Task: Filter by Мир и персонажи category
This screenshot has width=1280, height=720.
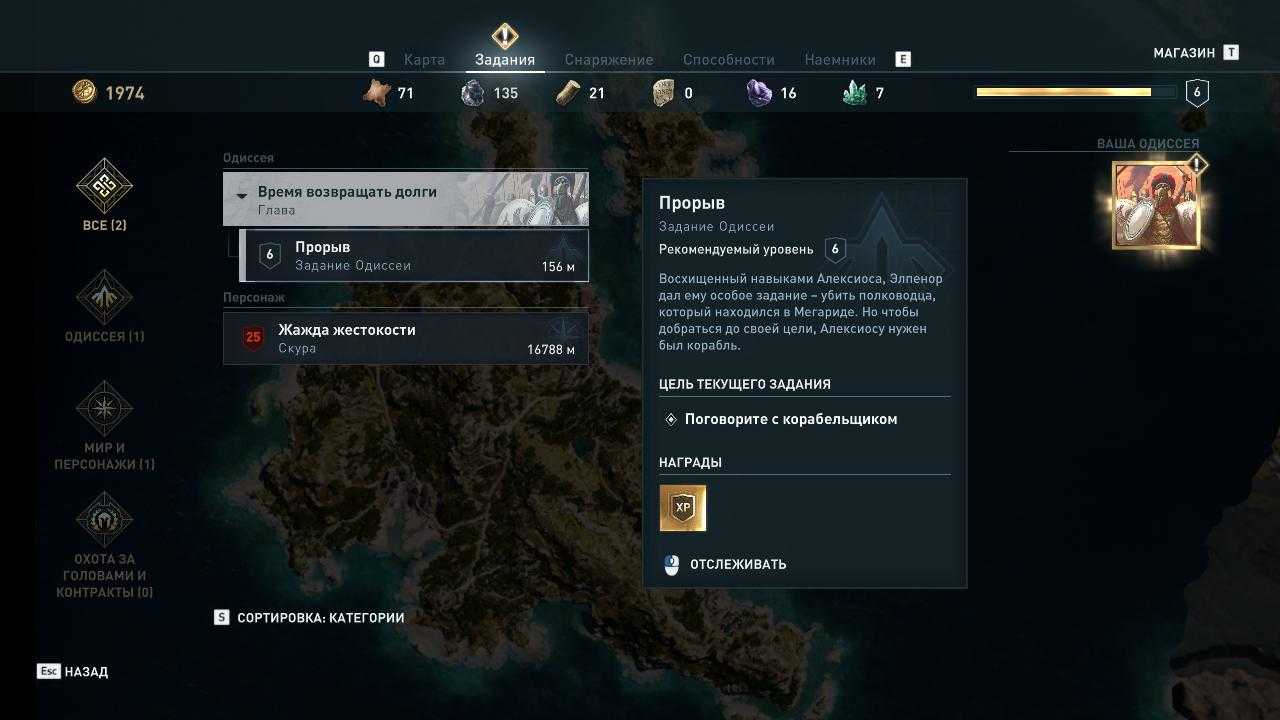Action: point(104,425)
